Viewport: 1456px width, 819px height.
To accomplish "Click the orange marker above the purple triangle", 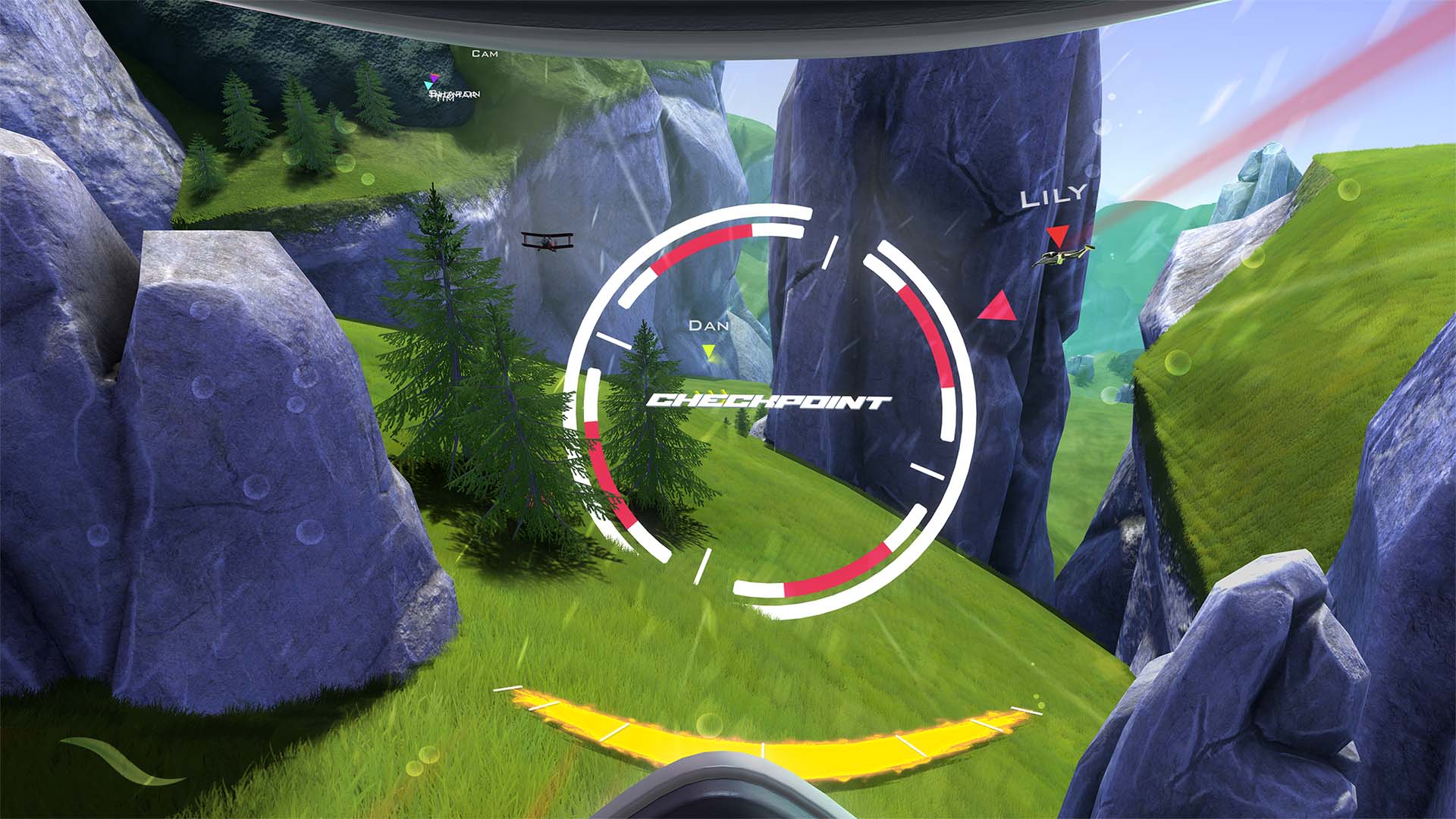I will pyautogui.click(x=435, y=74).
